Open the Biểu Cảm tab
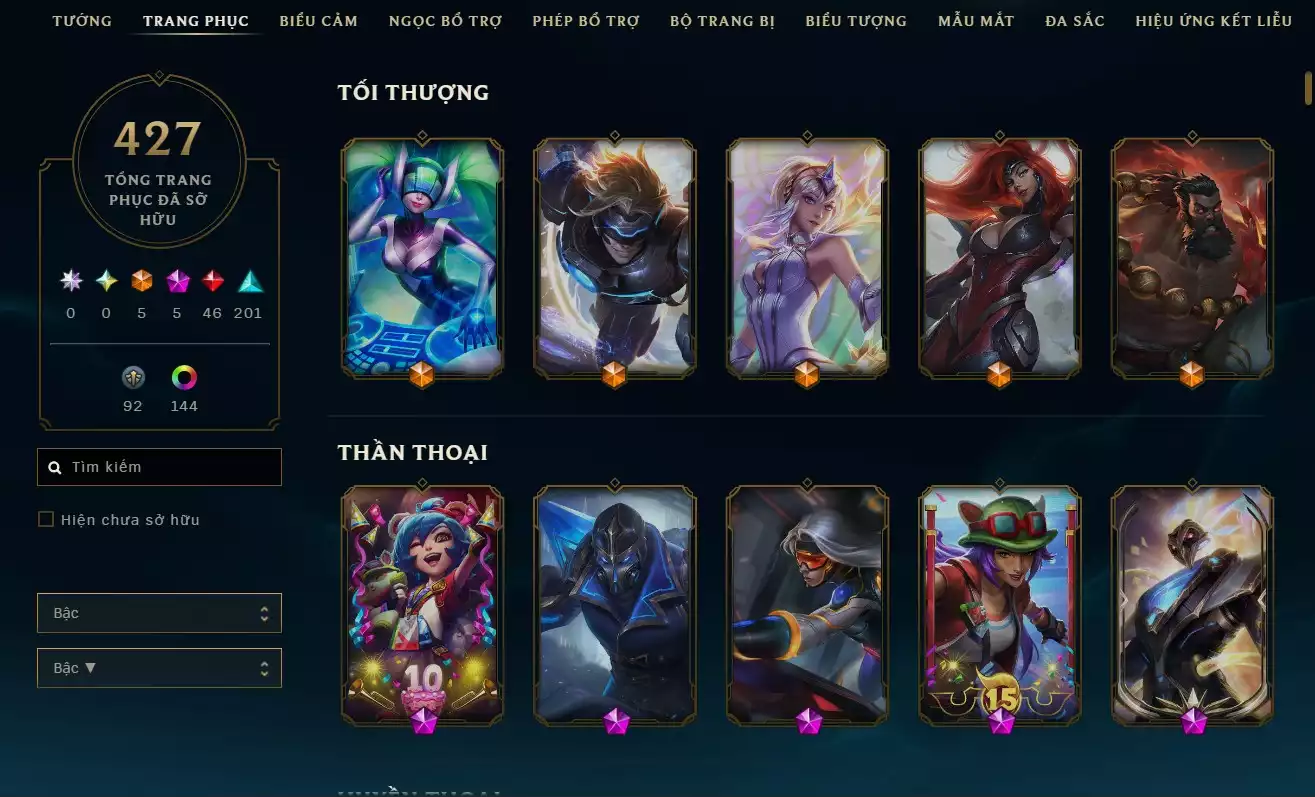Viewport: 1315px width, 797px height. 318,21
